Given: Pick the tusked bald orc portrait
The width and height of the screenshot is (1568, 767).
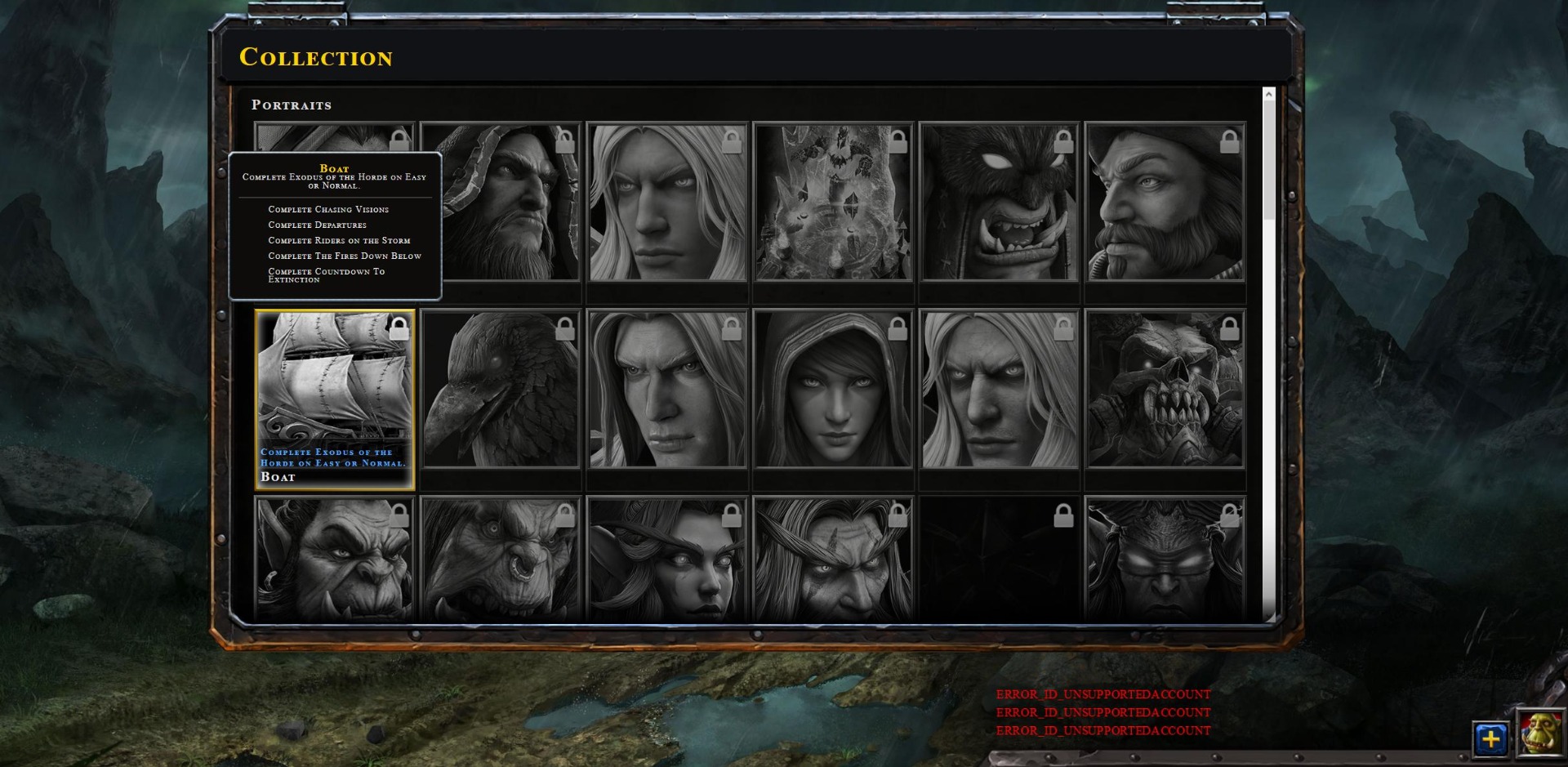Looking at the screenshot, I should tap(335, 560).
